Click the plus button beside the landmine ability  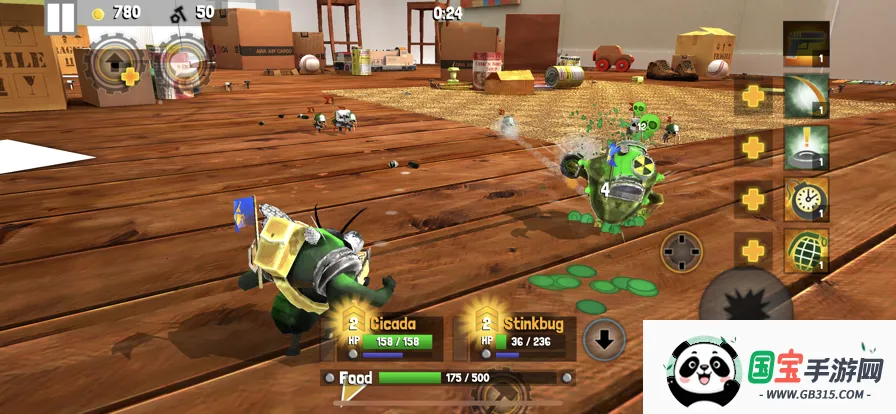click(x=752, y=148)
